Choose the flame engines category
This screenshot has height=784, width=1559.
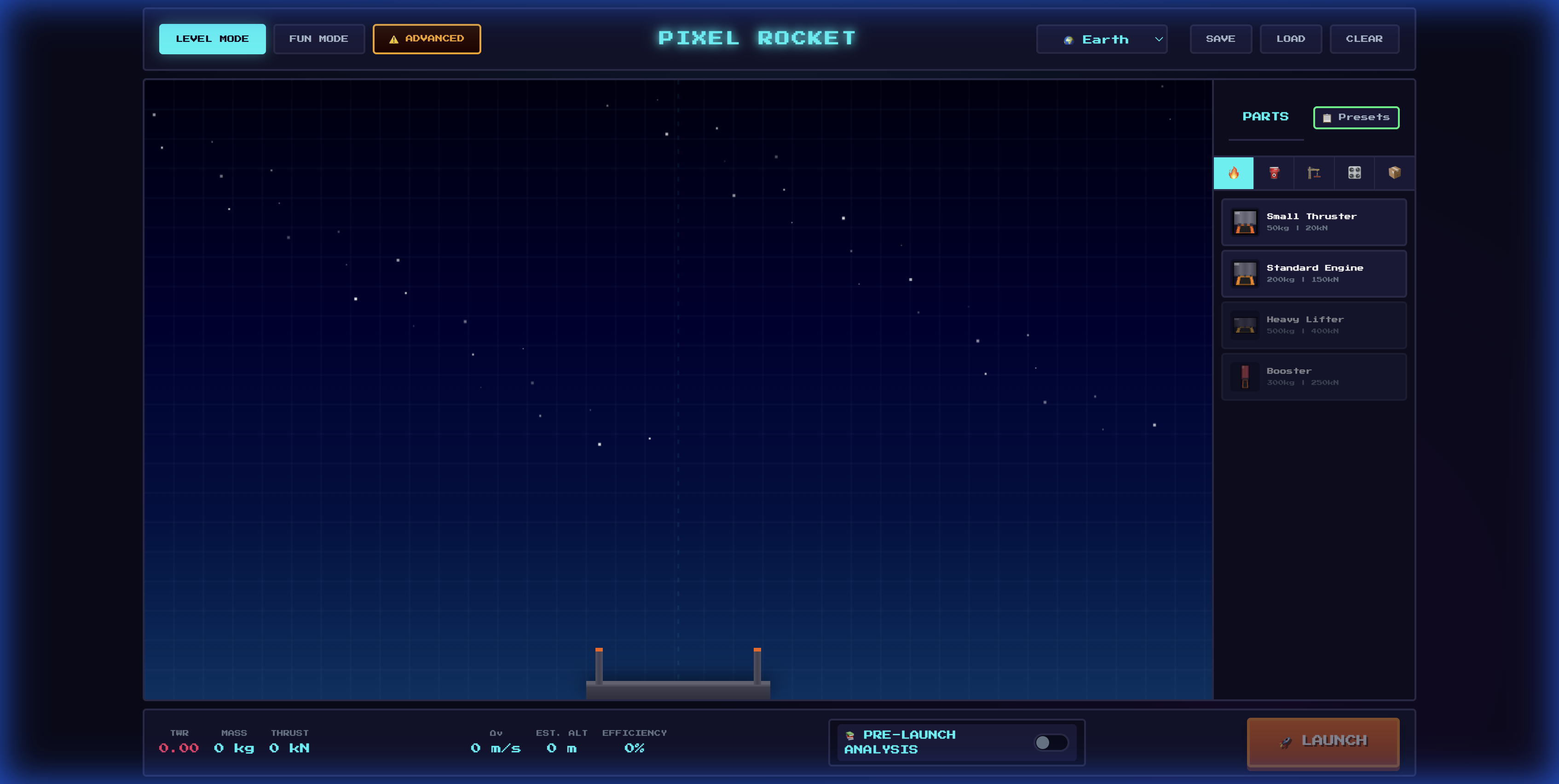coord(1233,173)
